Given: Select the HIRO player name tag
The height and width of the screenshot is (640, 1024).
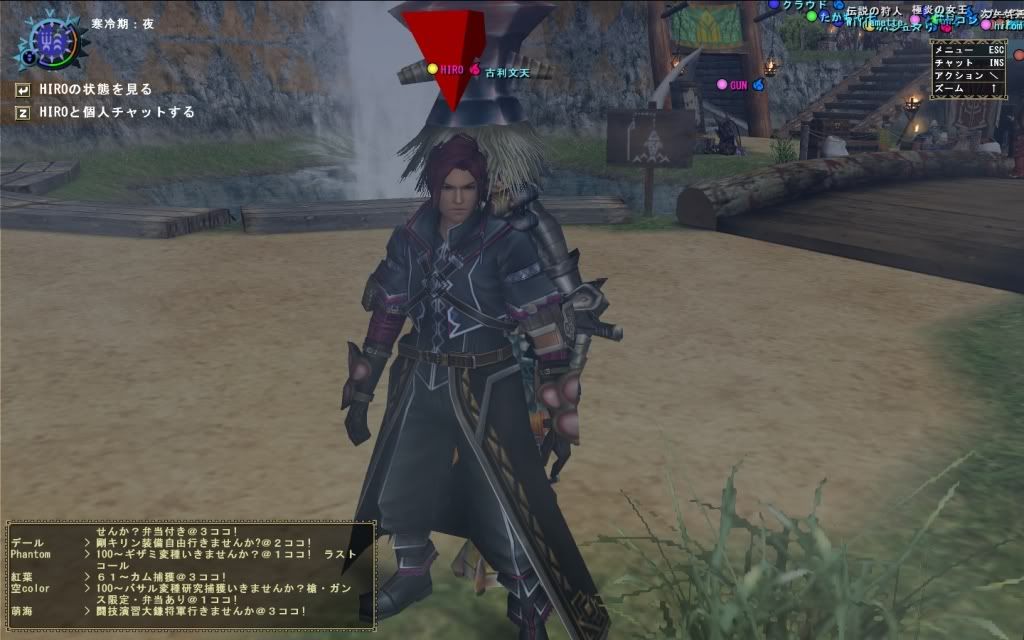Looking at the screenshot, I should (x=451, y=70).
